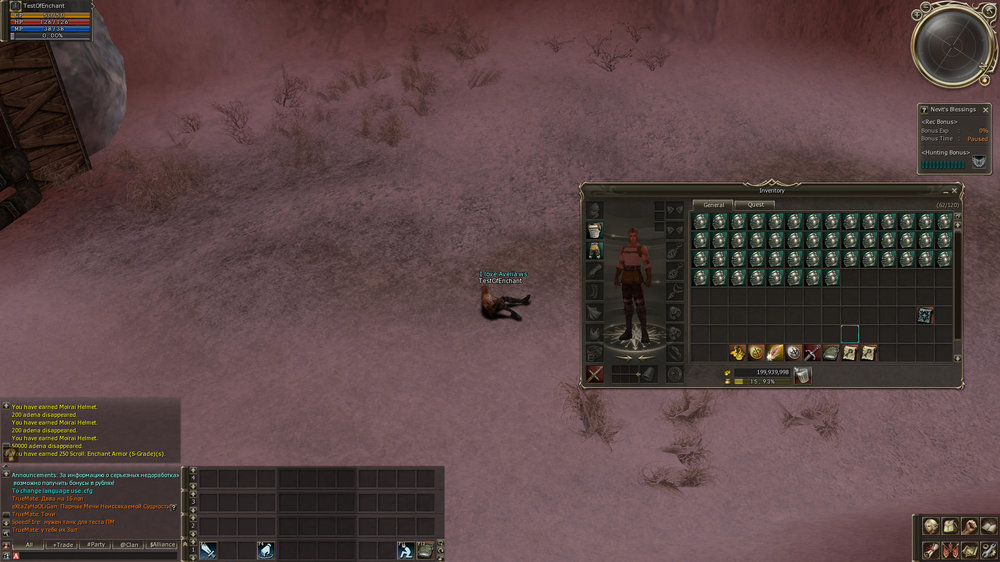Switch to the Quest inventory tab
The width and height of the screenshot is (1000, 562).
761,204
